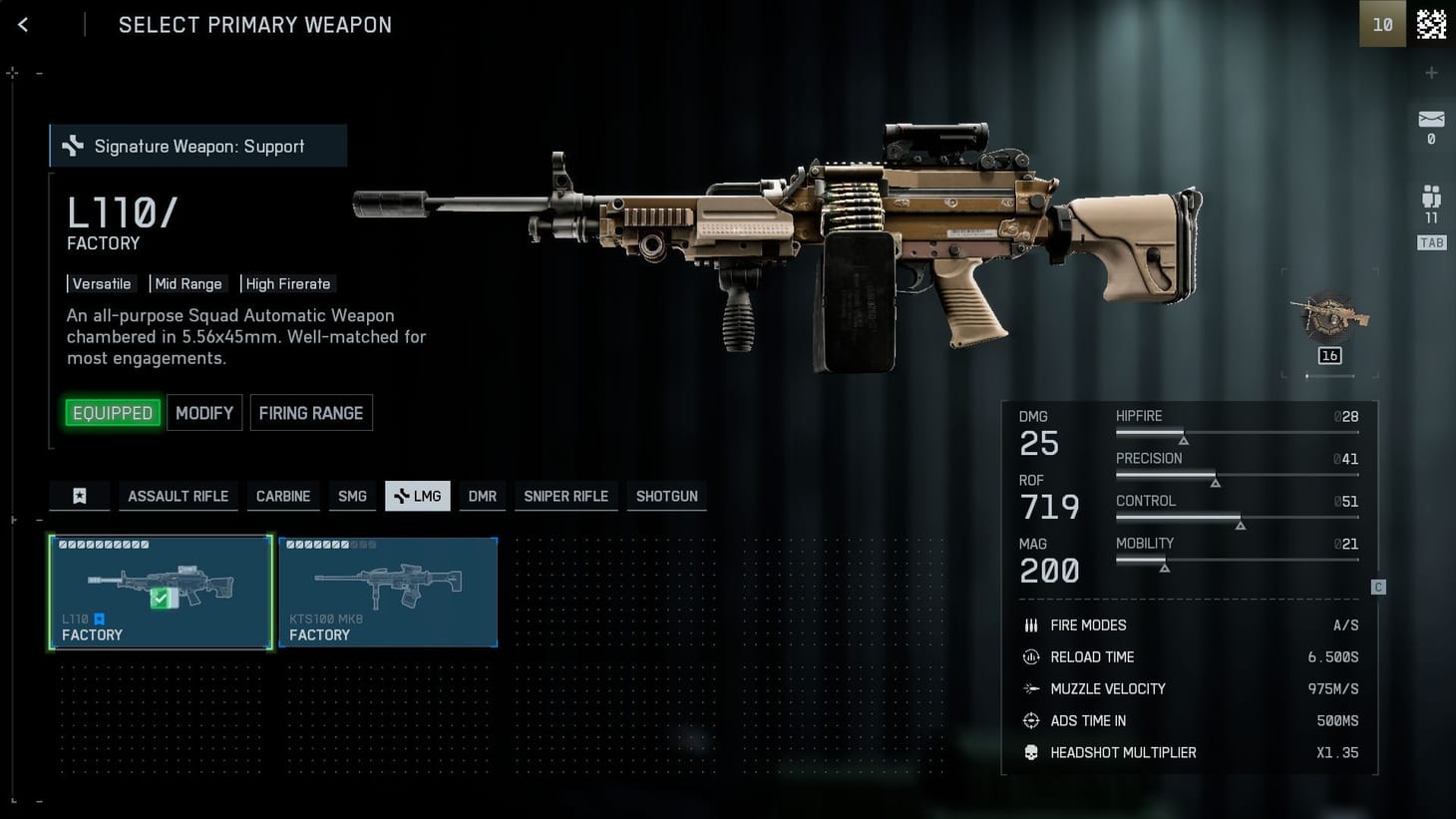Click the crosshair icon next to ADS TIME
1456x819 pixels.
pos(1031,720)
